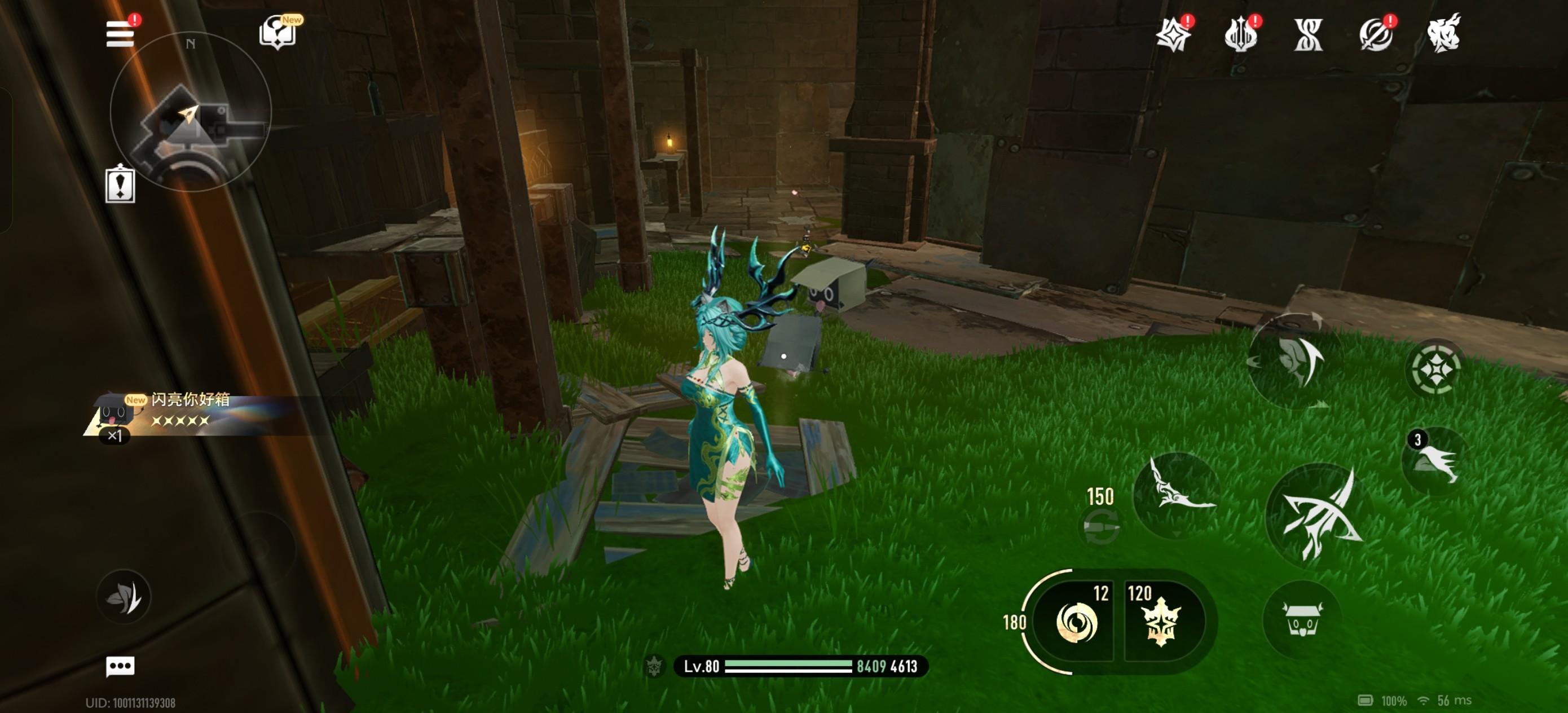
Task: Open the four-point star icon in top bar
Action: tap(1173, 34)
